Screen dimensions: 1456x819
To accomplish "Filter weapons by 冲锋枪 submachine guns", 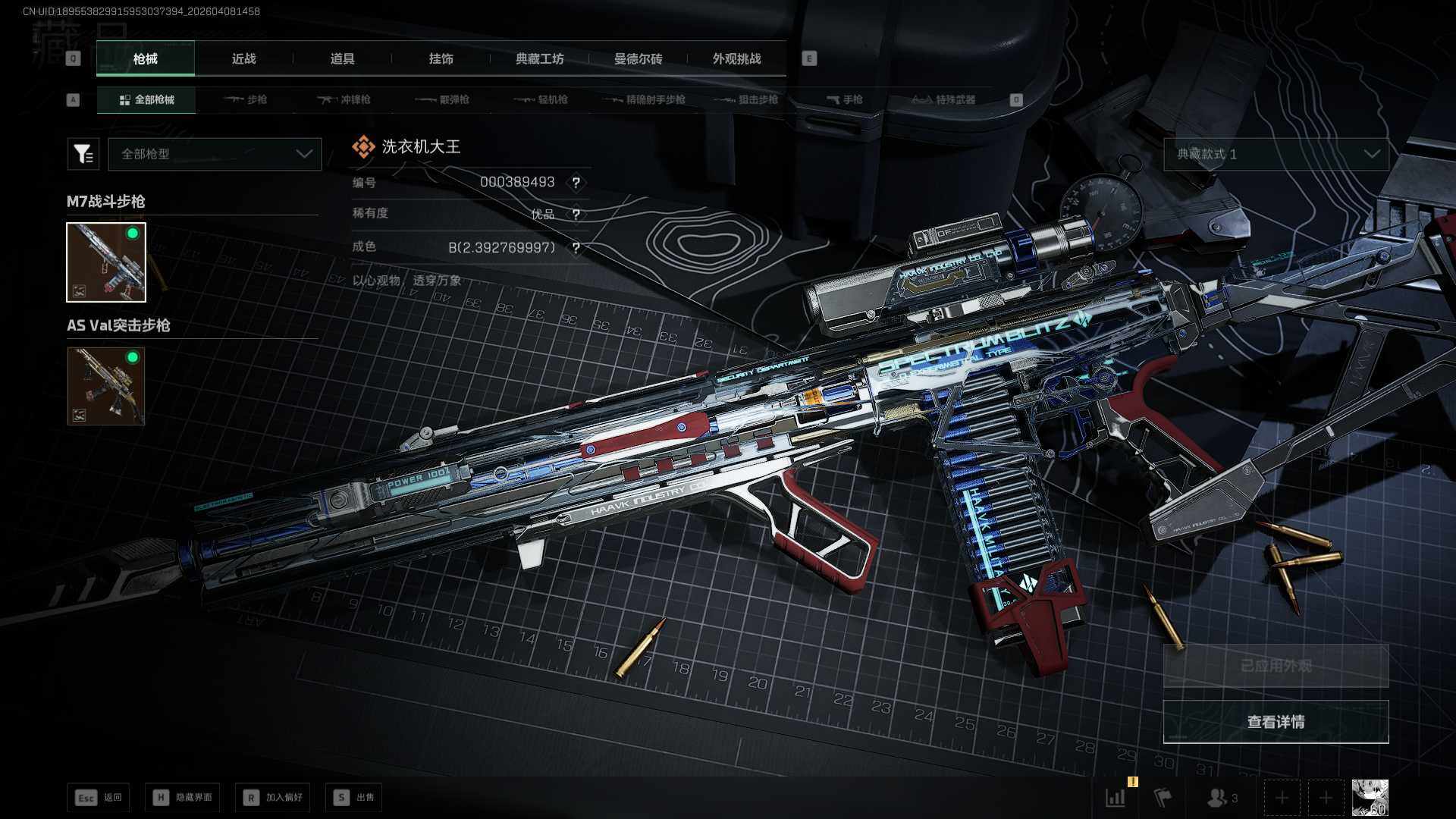I will click(344, 99).
